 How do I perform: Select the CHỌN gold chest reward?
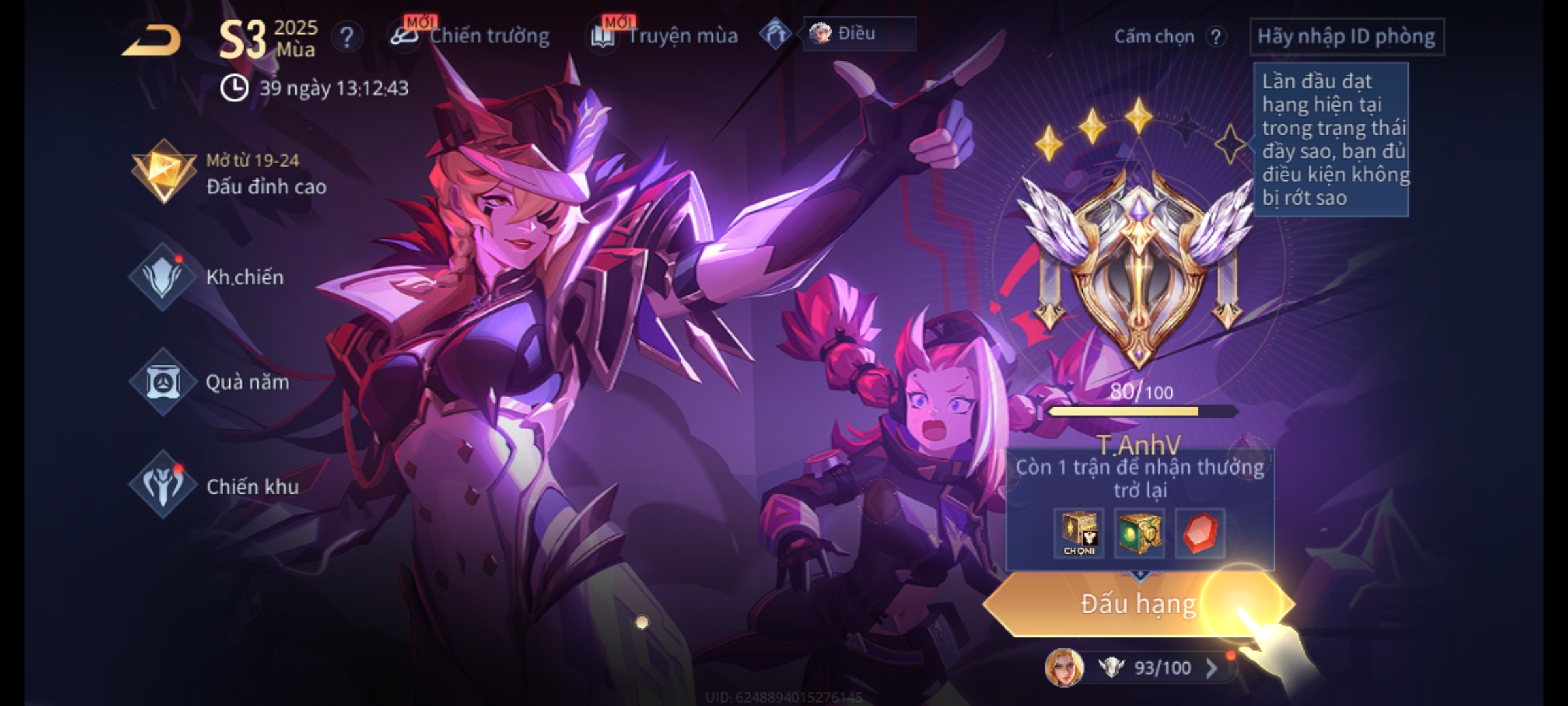[x=1079, y=533]
